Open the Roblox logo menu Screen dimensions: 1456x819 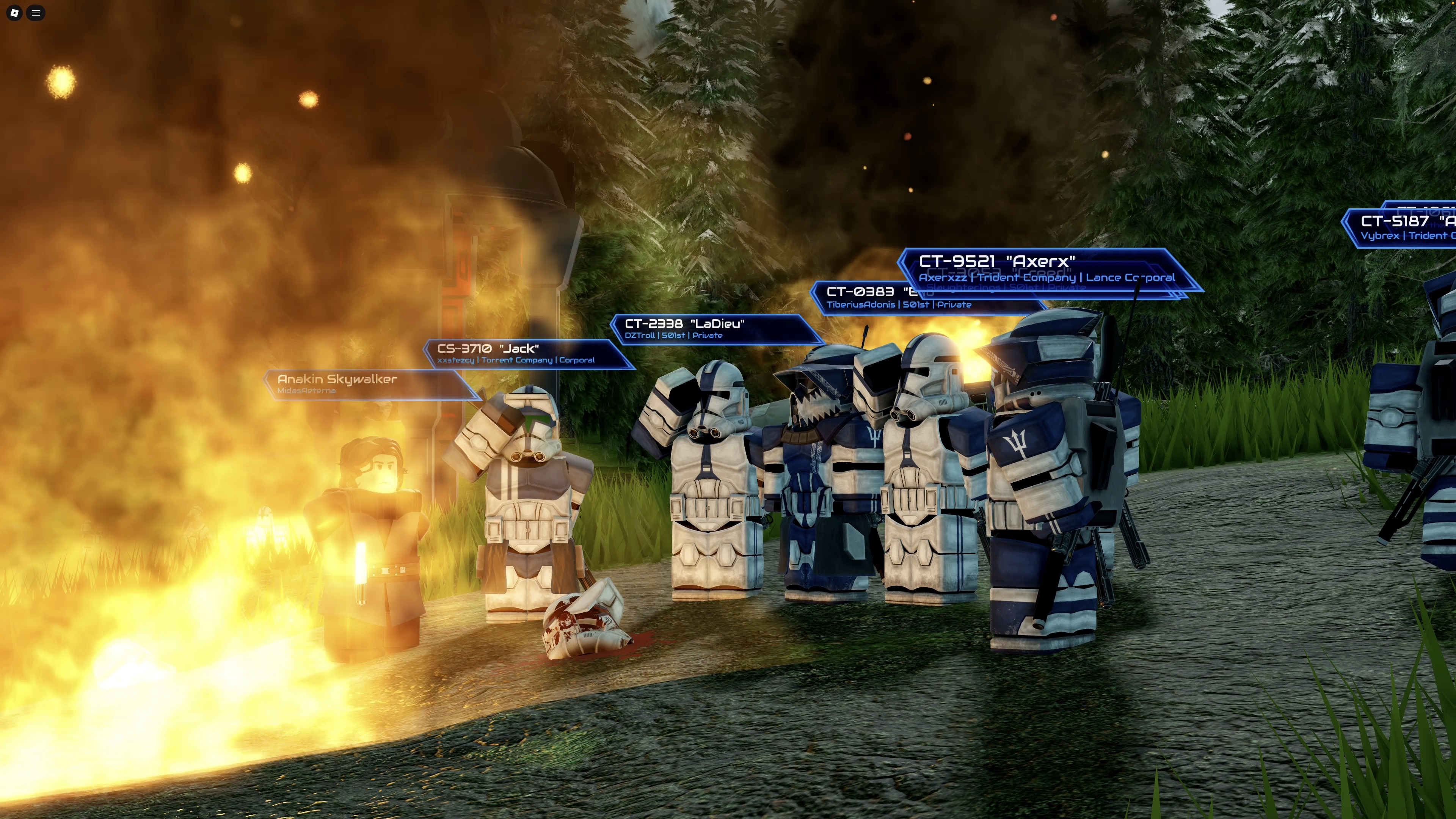pos(15,13)
